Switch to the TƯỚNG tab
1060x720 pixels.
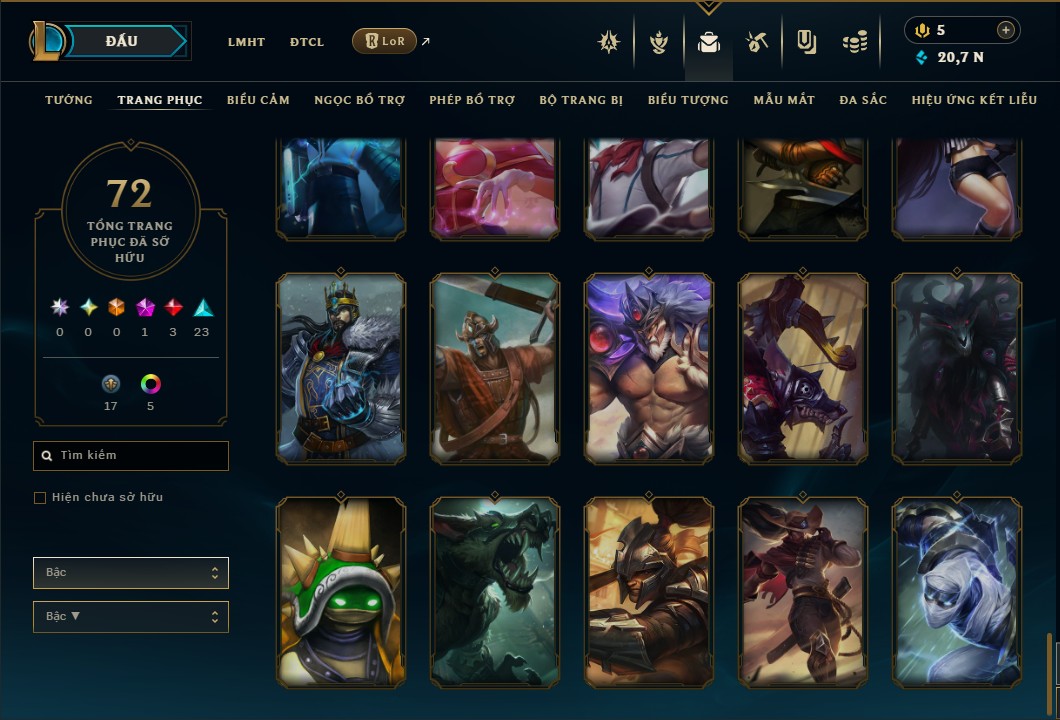point(69,100)
